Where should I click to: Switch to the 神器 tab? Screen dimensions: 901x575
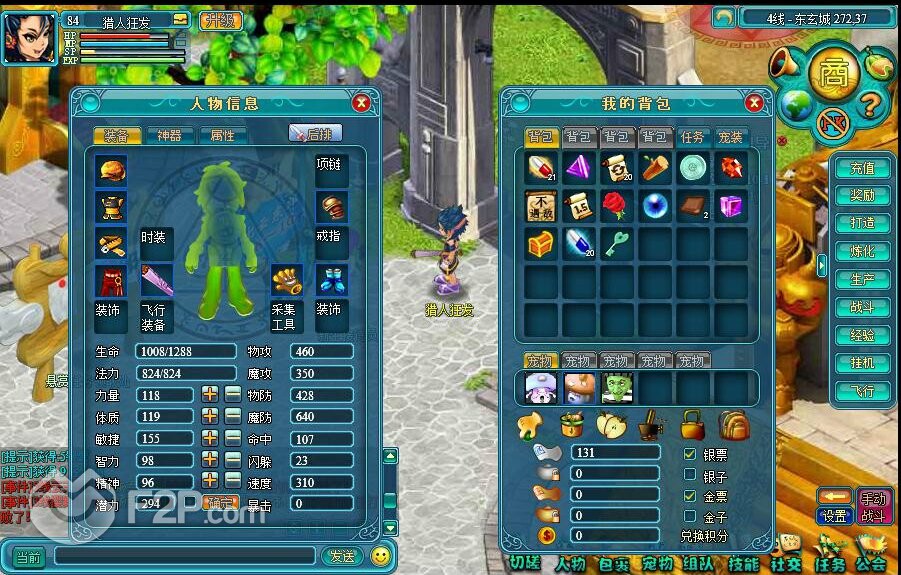click(170, 135)
